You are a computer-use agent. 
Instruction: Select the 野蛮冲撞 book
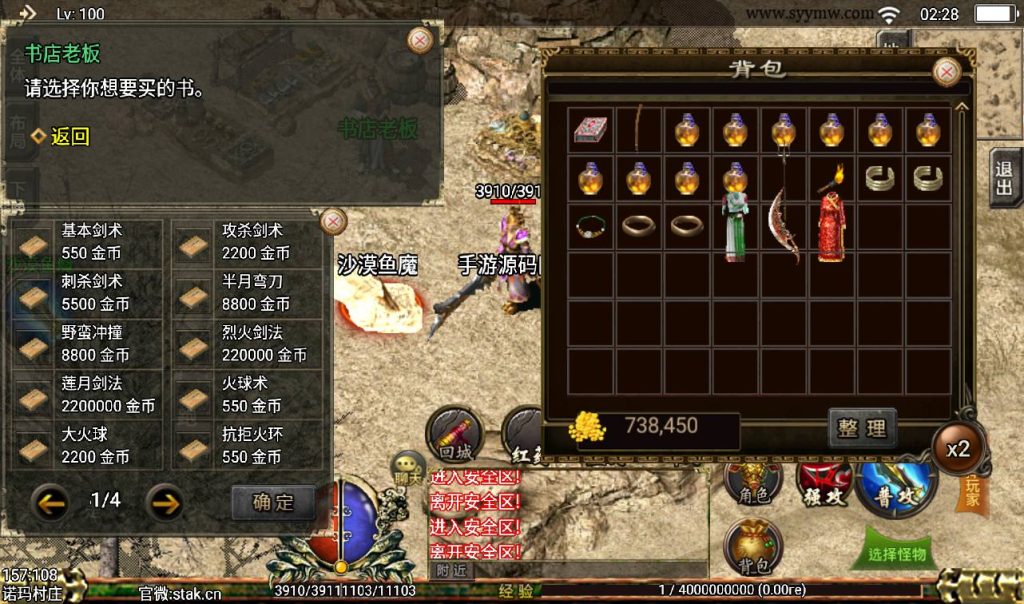point(86,343)
